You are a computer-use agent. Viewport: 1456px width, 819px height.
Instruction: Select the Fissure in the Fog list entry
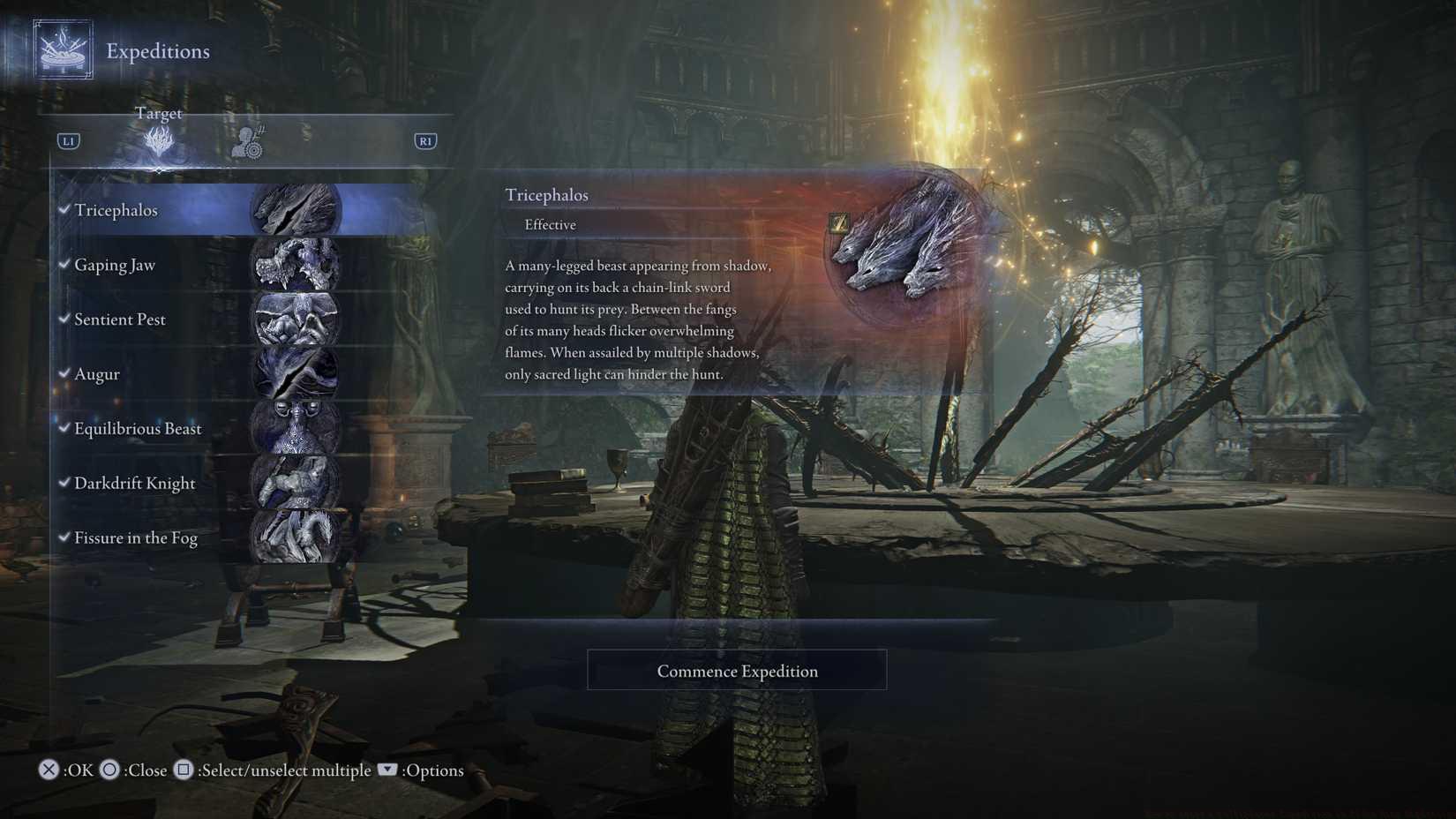click(136, 537)
